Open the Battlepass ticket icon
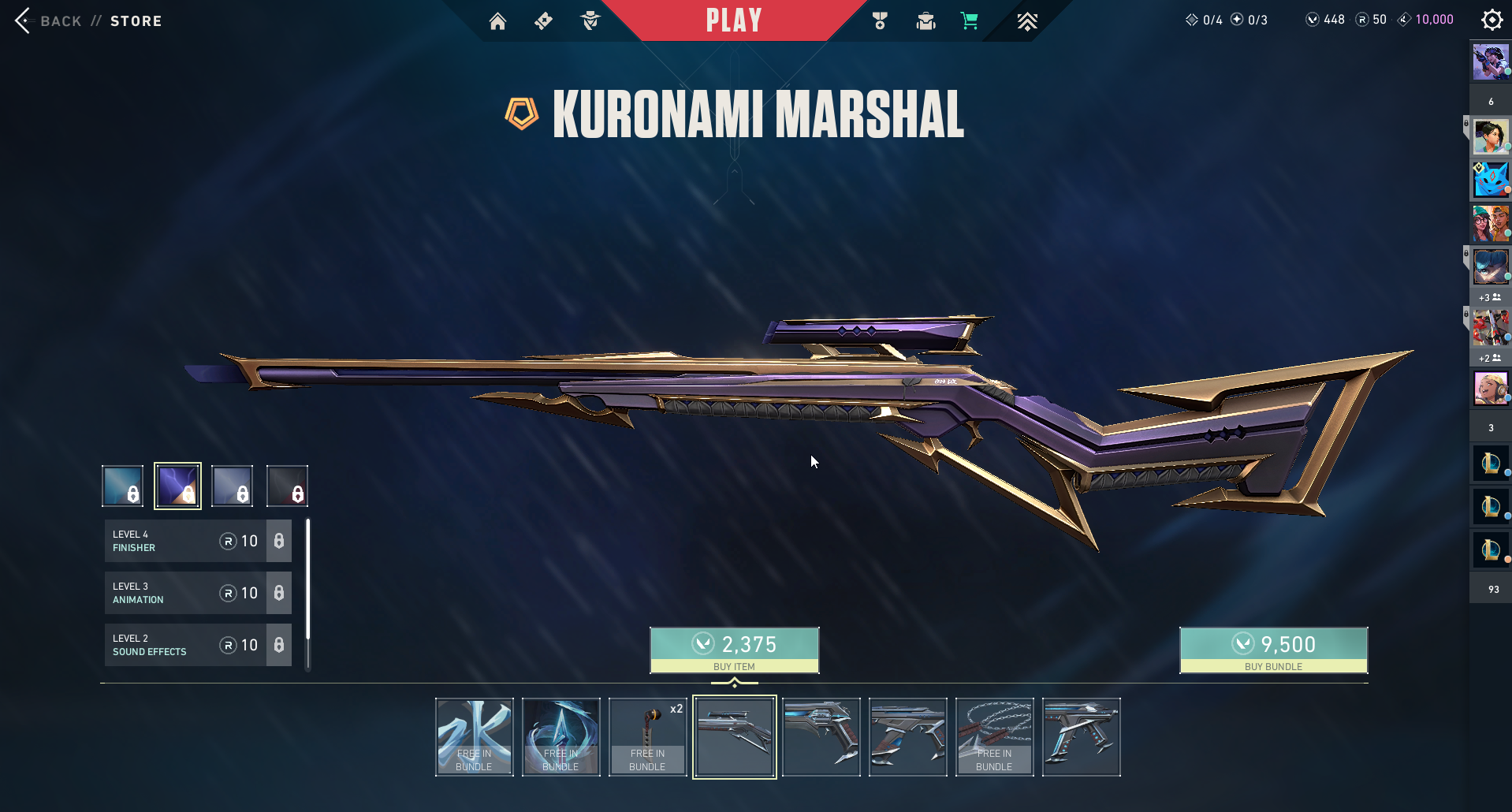The height and width of the screenshot is (812, 1512). [x=543, y=21]
